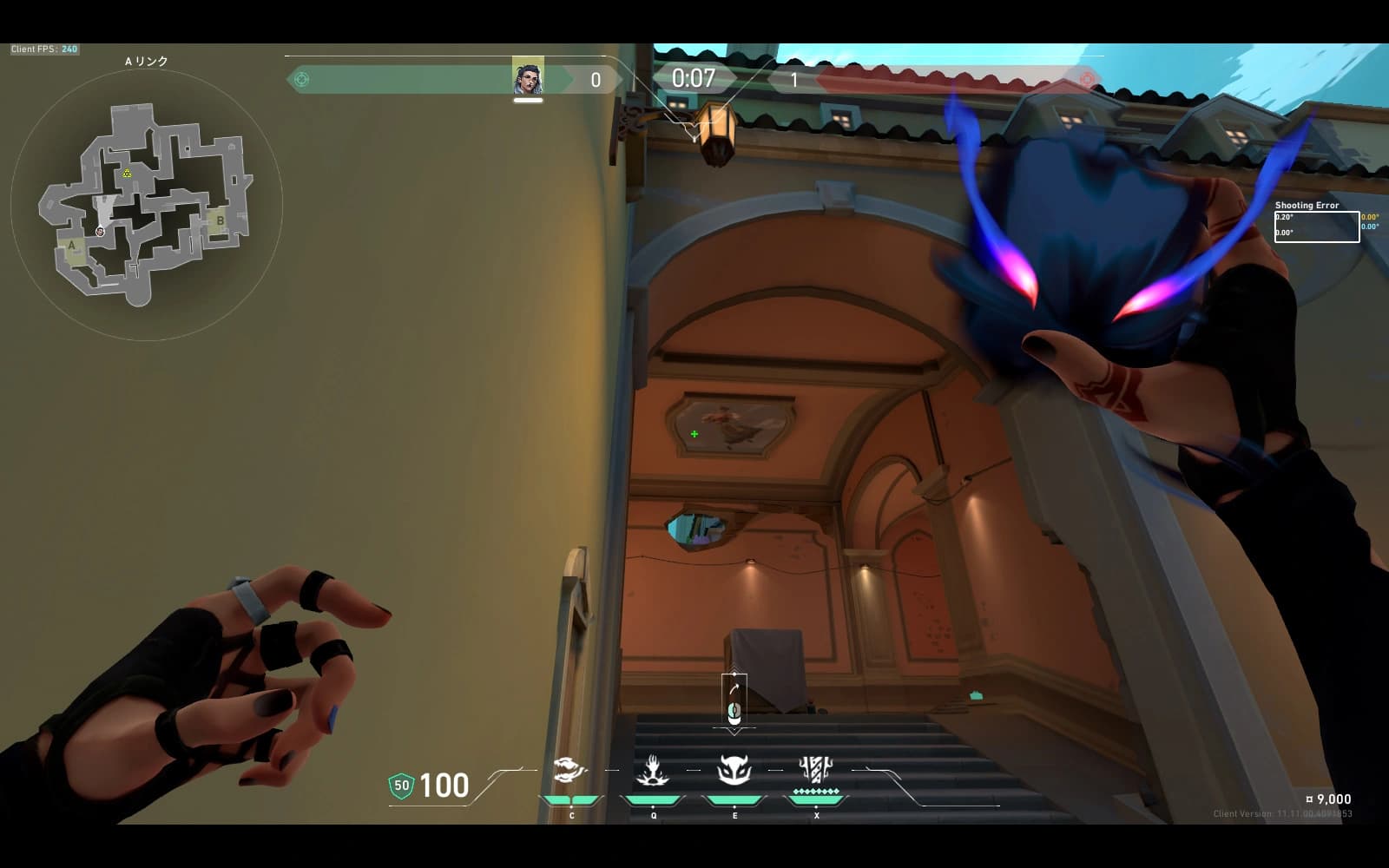Click the A site marker on the minimap
The height and width of the screenshot is (868, 1389).
[x=72, y=246]
